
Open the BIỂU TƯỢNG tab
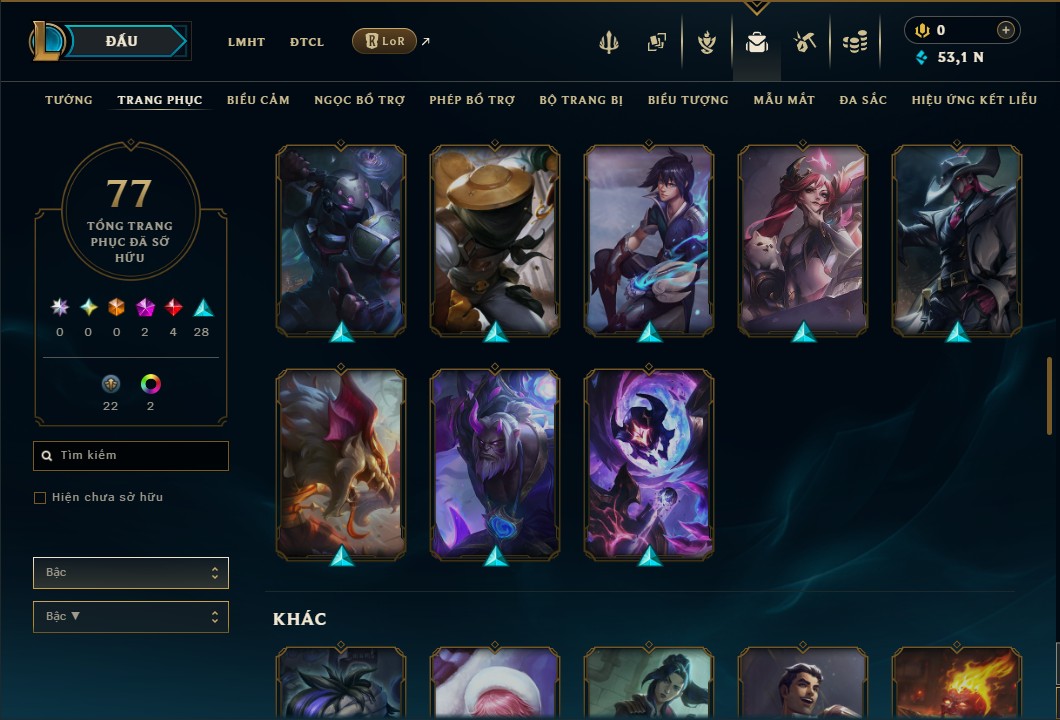point(688,100)
